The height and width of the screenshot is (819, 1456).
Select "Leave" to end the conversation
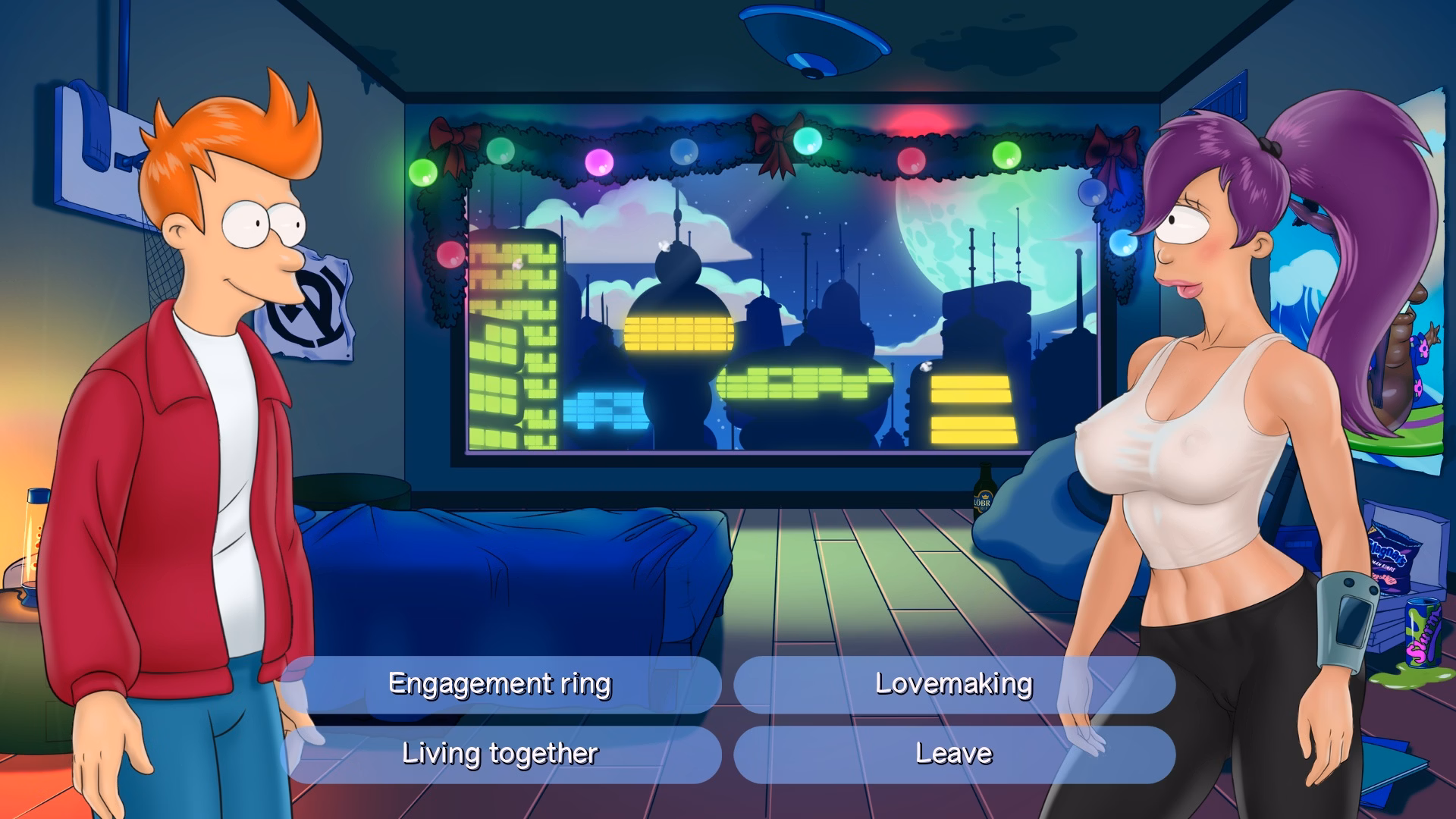pyautogui.click(x=954, y=752)
